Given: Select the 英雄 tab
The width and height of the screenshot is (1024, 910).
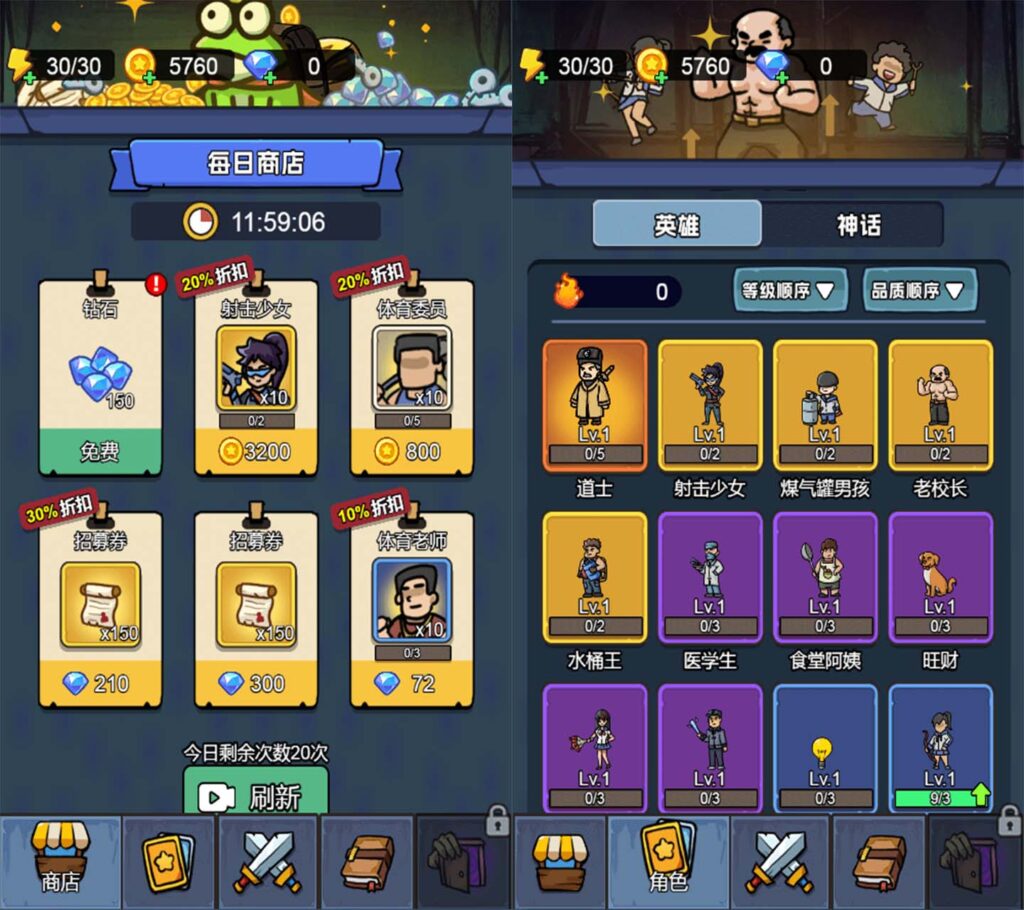Looking at the screenshot, I should click(x=678, y=225).
